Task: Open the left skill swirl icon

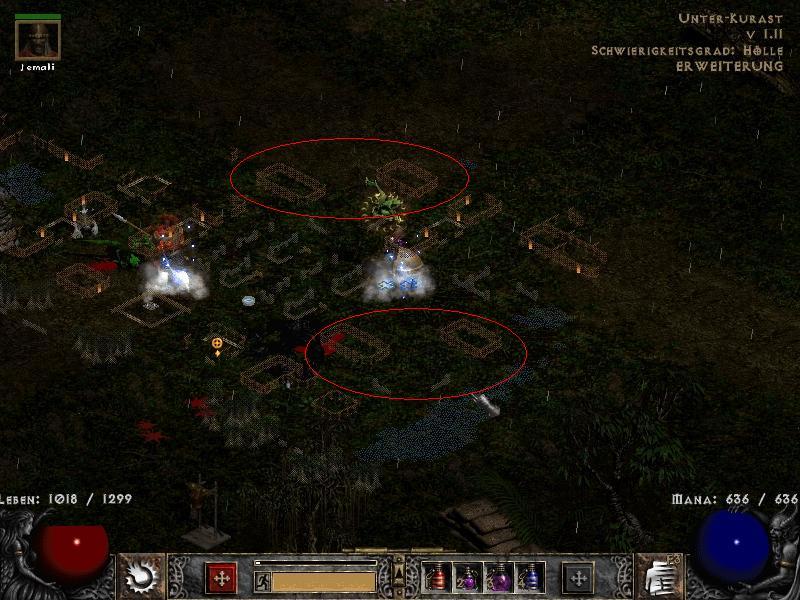Action: [142, 576]
